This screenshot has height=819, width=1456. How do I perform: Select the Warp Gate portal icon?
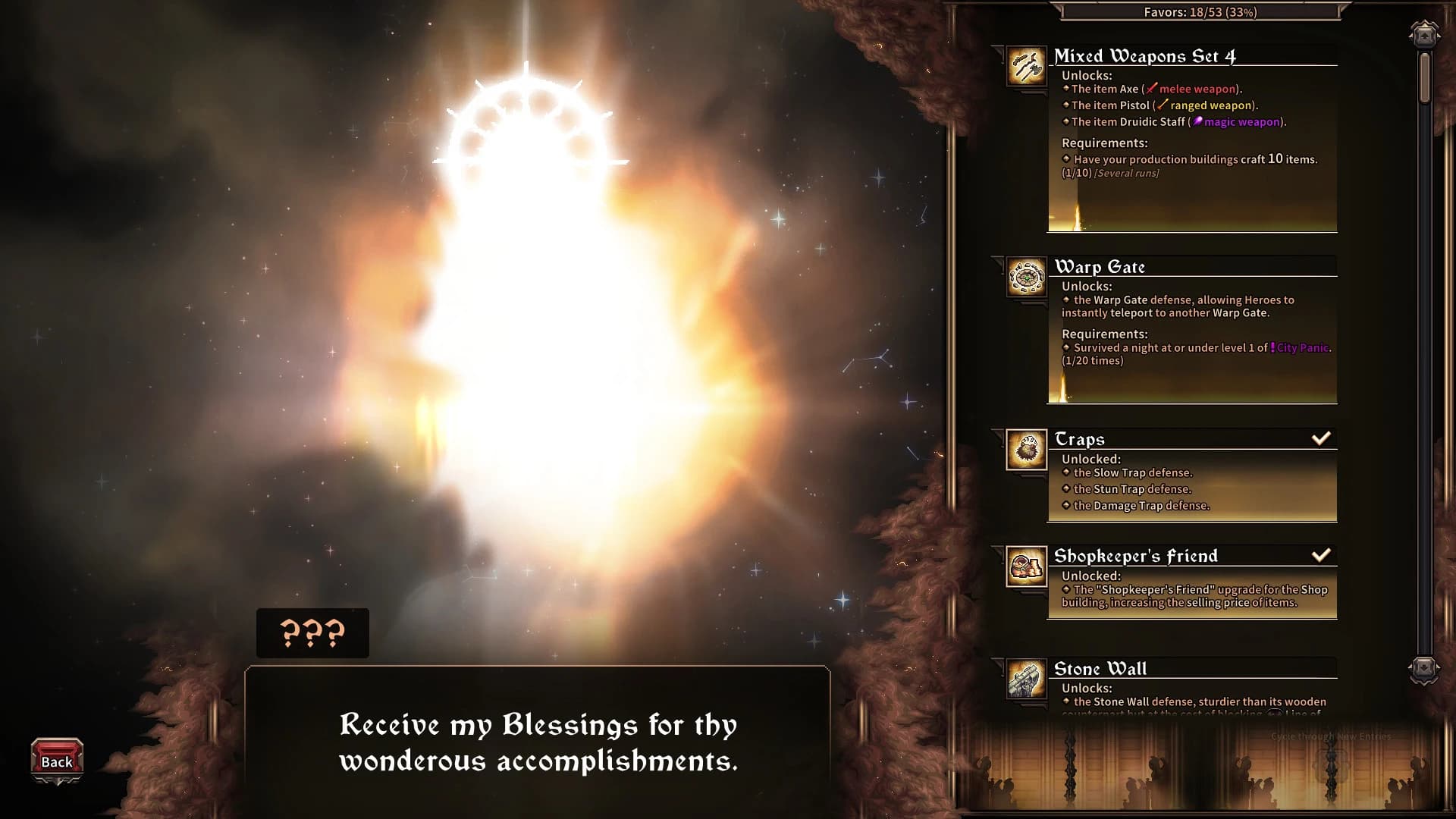(1026, 278)
